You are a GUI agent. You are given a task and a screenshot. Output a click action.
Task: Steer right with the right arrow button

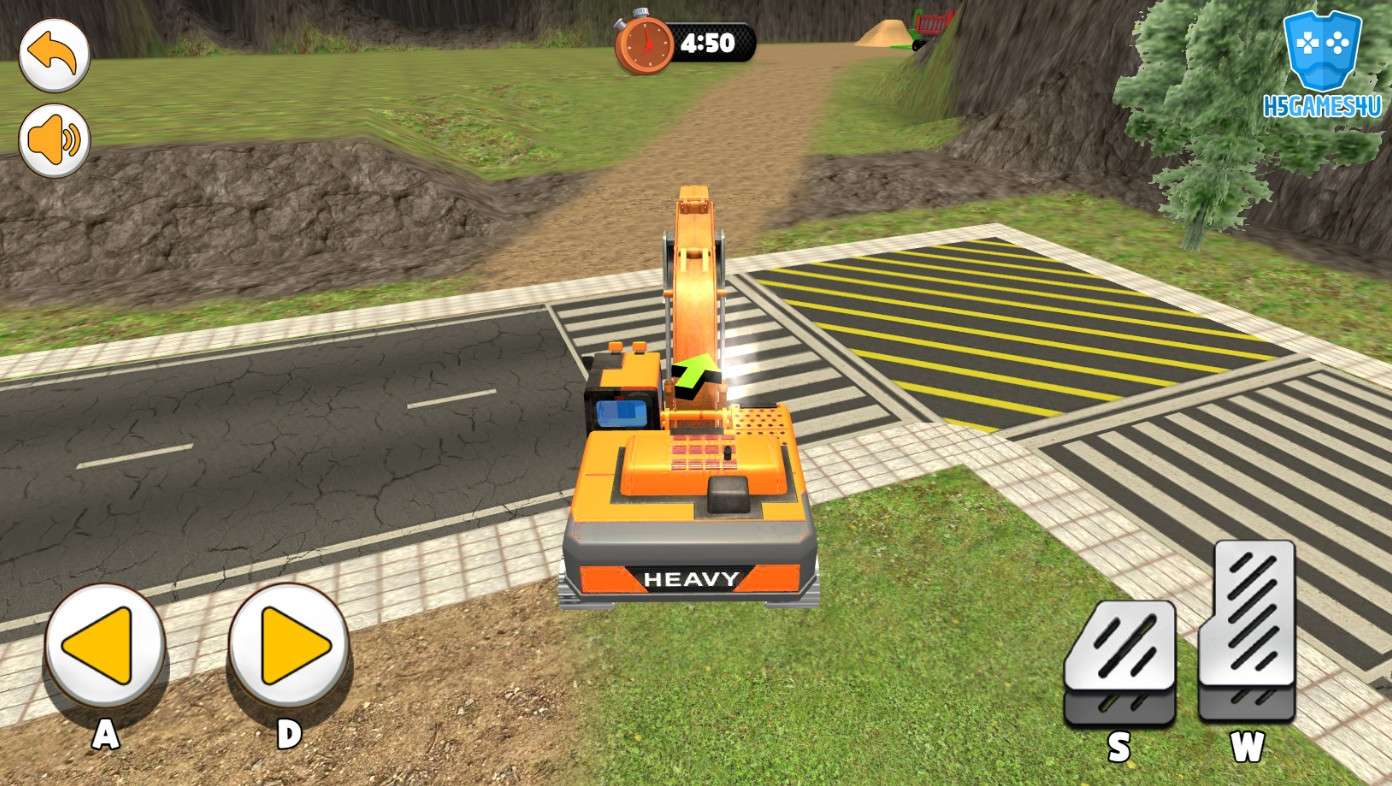pos(289,645)
